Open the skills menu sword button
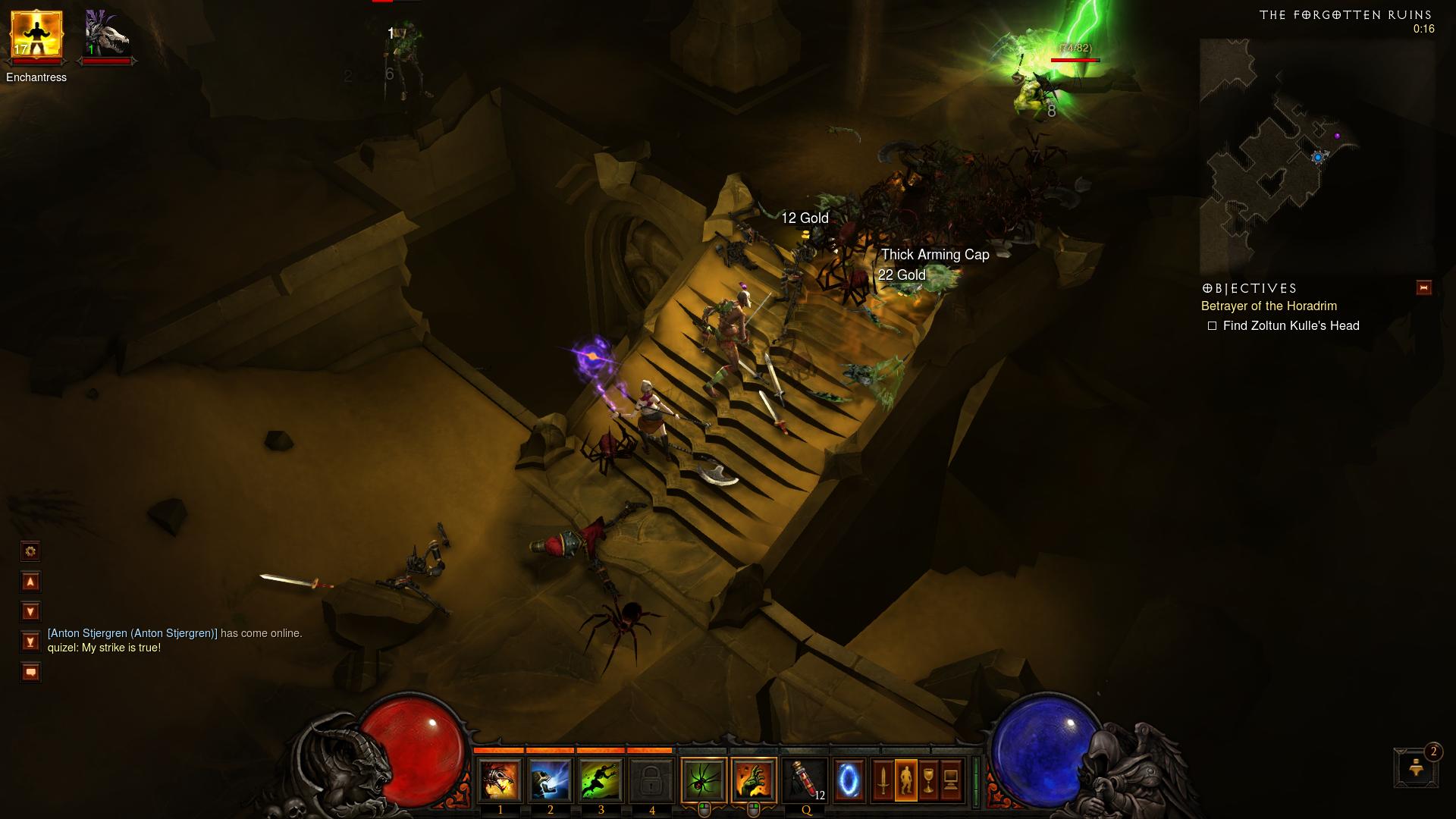 coord(883,780)
